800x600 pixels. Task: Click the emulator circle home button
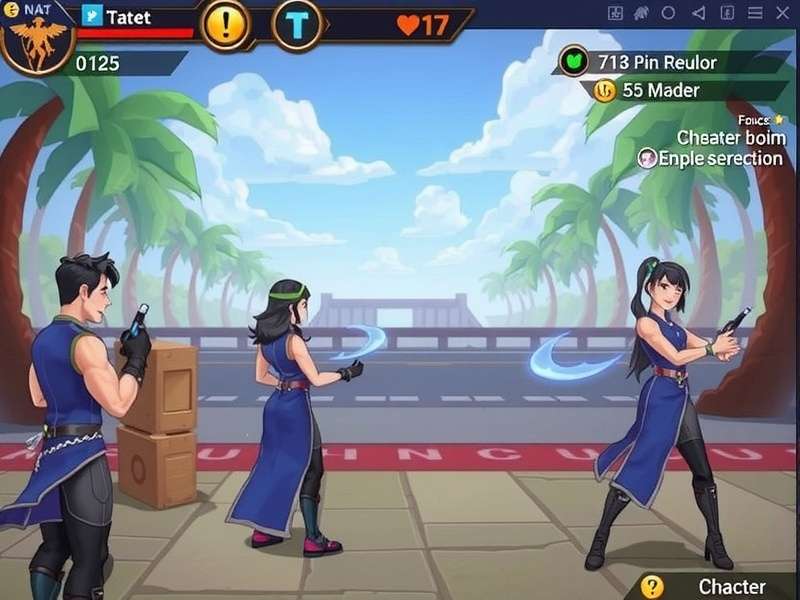click(669, 14)
